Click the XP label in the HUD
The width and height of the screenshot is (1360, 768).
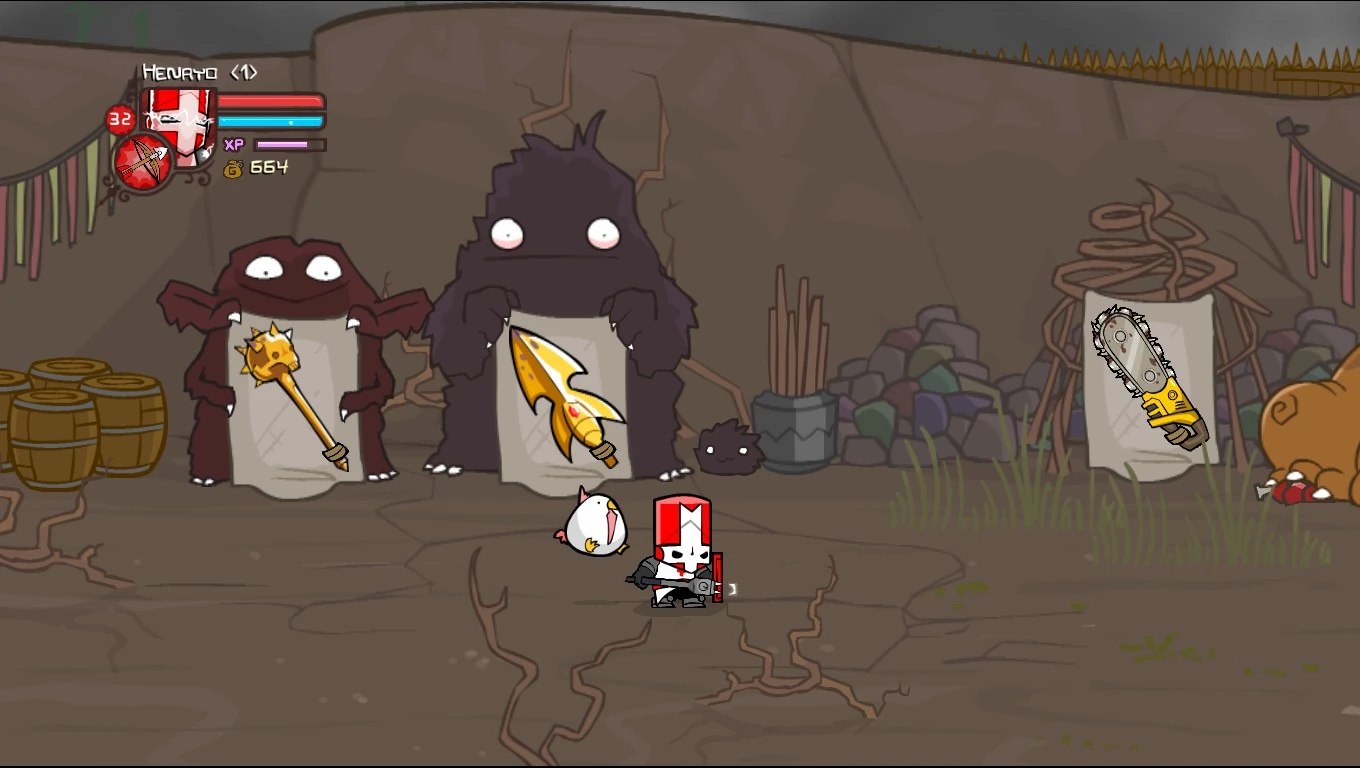coord(235,143)
